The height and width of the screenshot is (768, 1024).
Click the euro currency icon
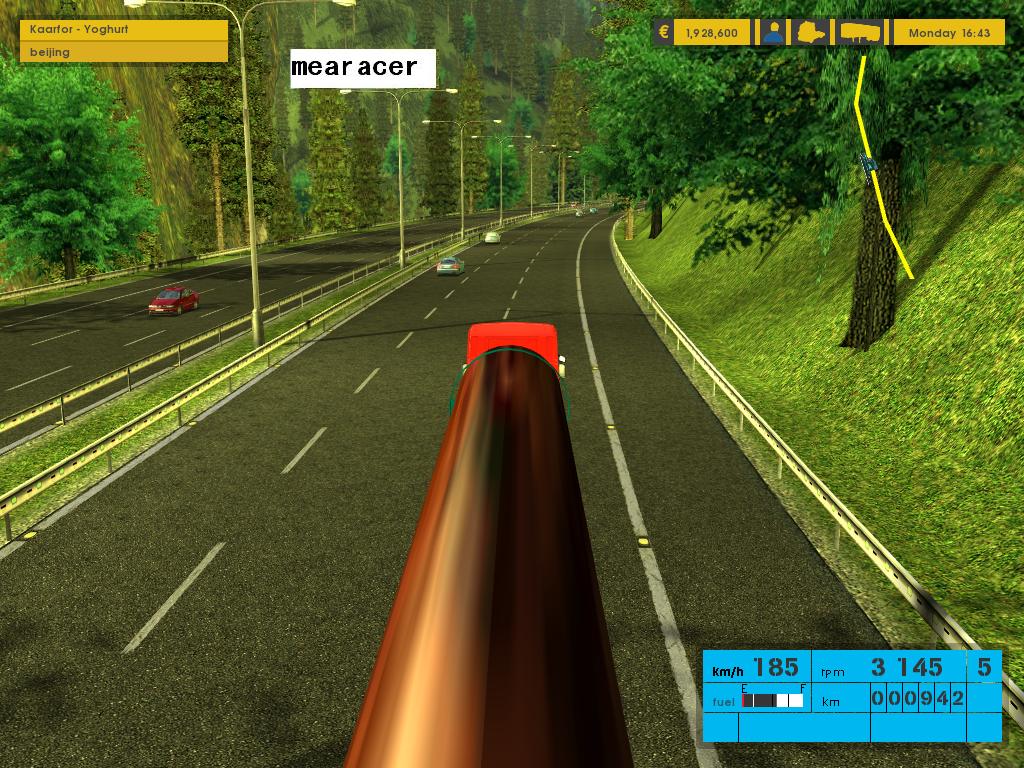pyautogui.click(x=663, y=32)
